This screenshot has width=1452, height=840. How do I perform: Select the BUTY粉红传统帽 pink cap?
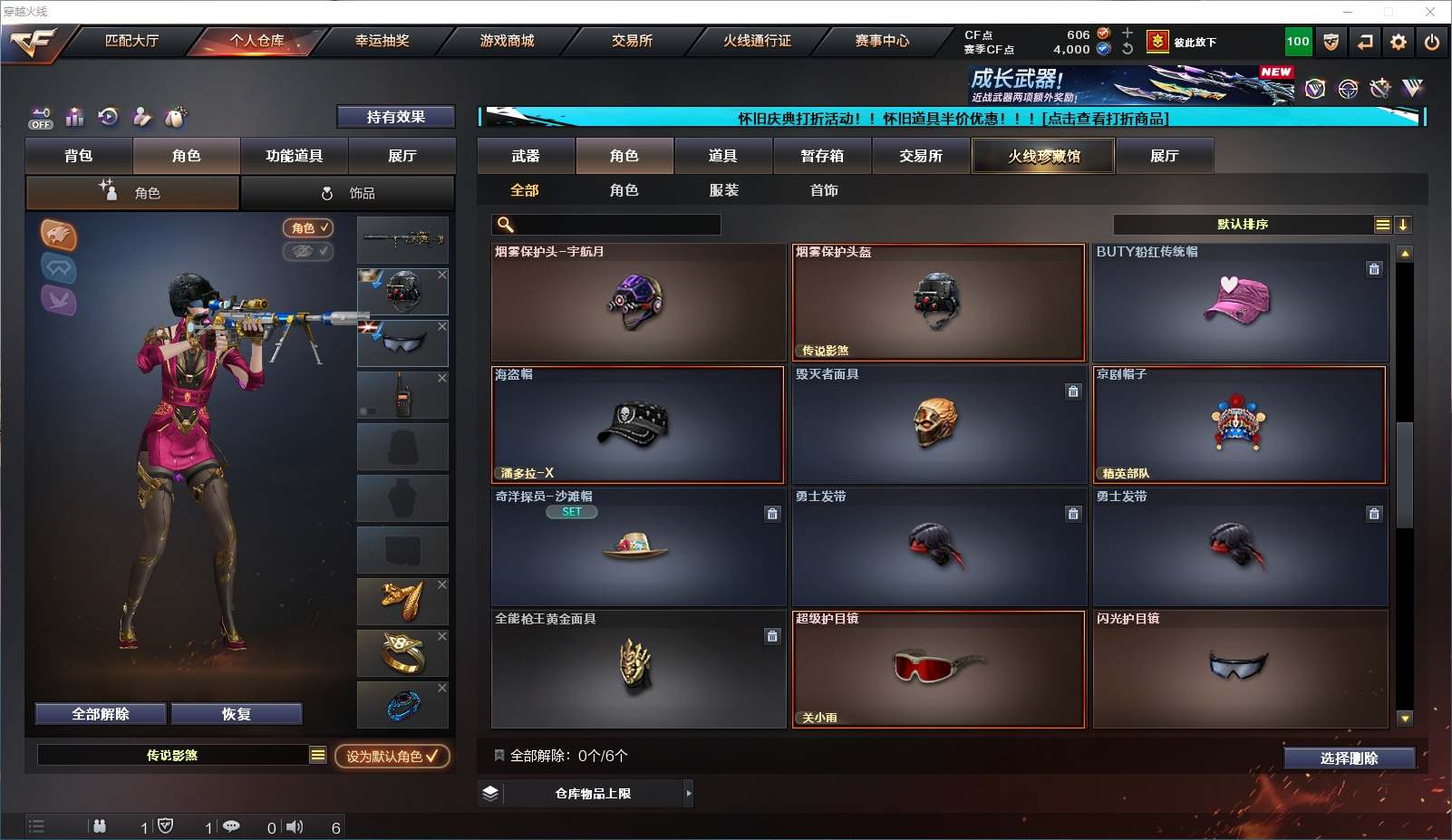(x=1239, y=303)
